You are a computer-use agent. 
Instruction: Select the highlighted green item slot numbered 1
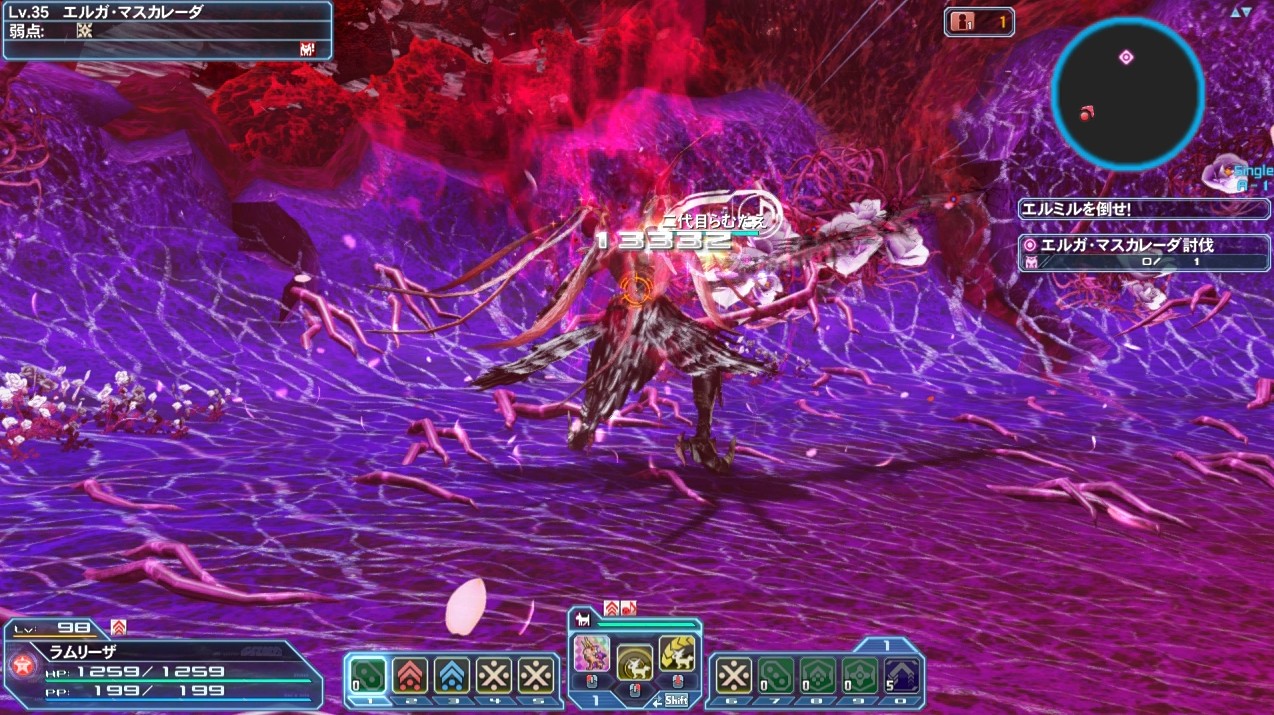pos(368,675)
